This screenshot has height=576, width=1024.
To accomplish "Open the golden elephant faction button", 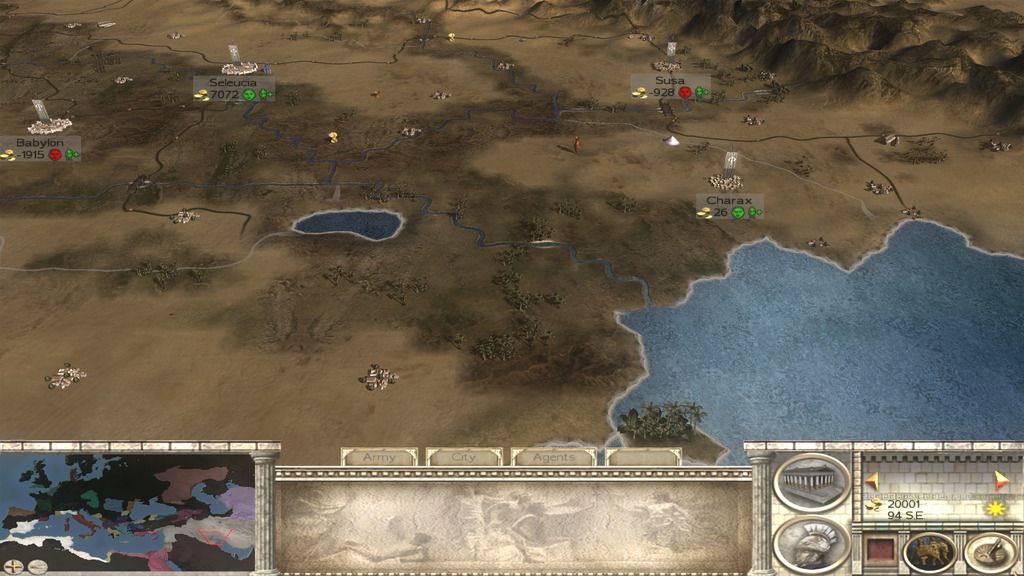I will 929,552.
